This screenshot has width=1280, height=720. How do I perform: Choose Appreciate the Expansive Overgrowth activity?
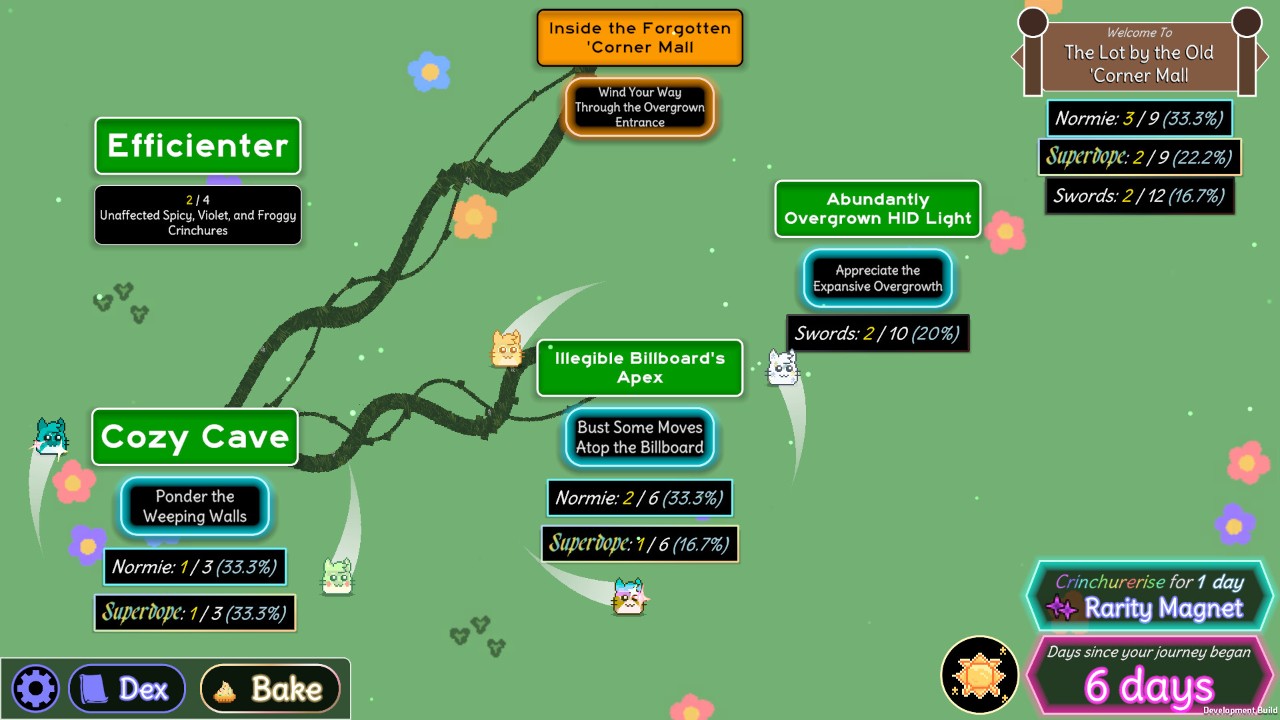pos(877,278)
